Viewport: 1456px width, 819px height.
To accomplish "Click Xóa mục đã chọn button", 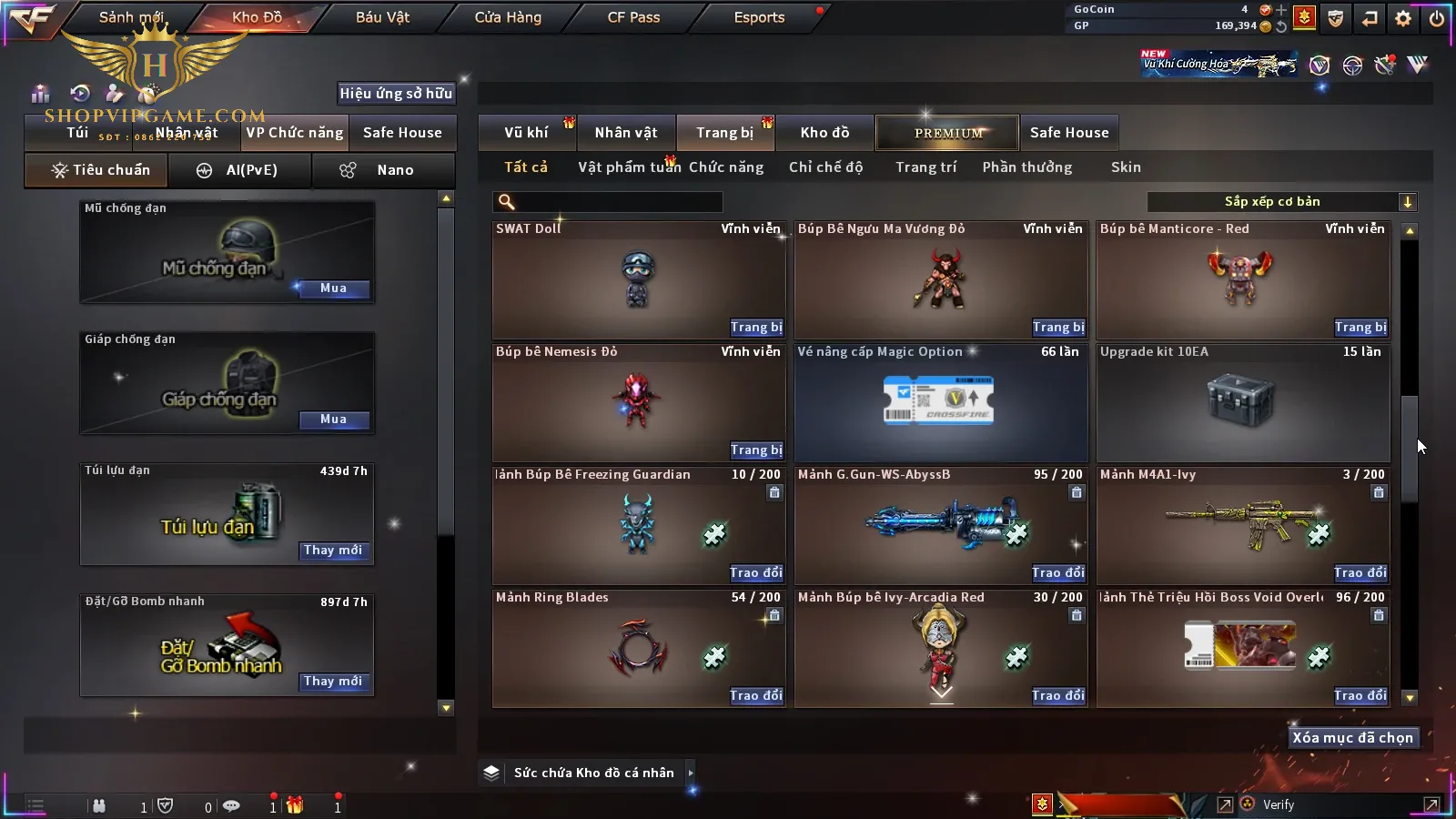I will click(x=1352, y=738).
